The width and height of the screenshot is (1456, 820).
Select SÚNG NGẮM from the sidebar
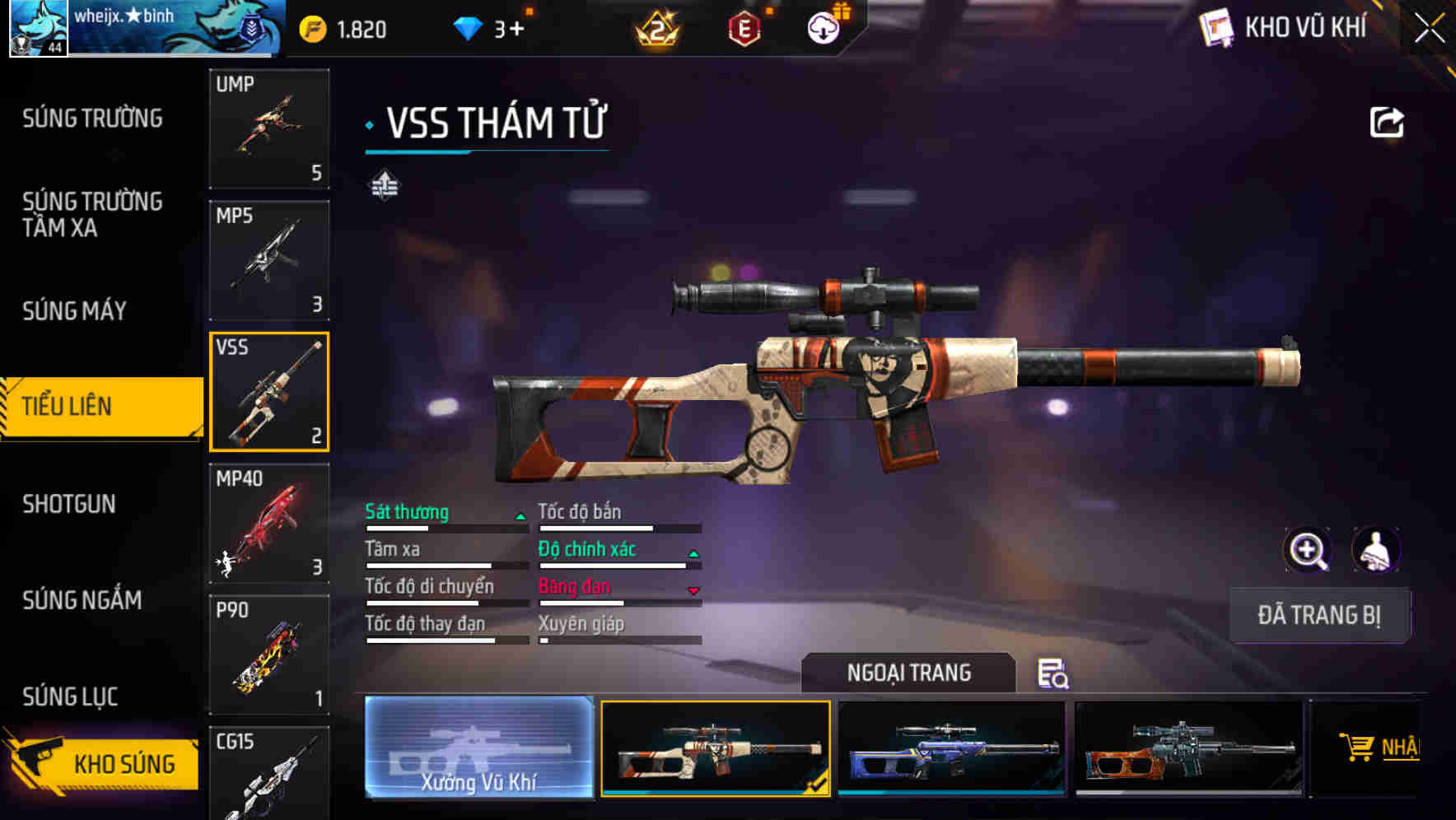pyautogui.click(x=82, y=600)
